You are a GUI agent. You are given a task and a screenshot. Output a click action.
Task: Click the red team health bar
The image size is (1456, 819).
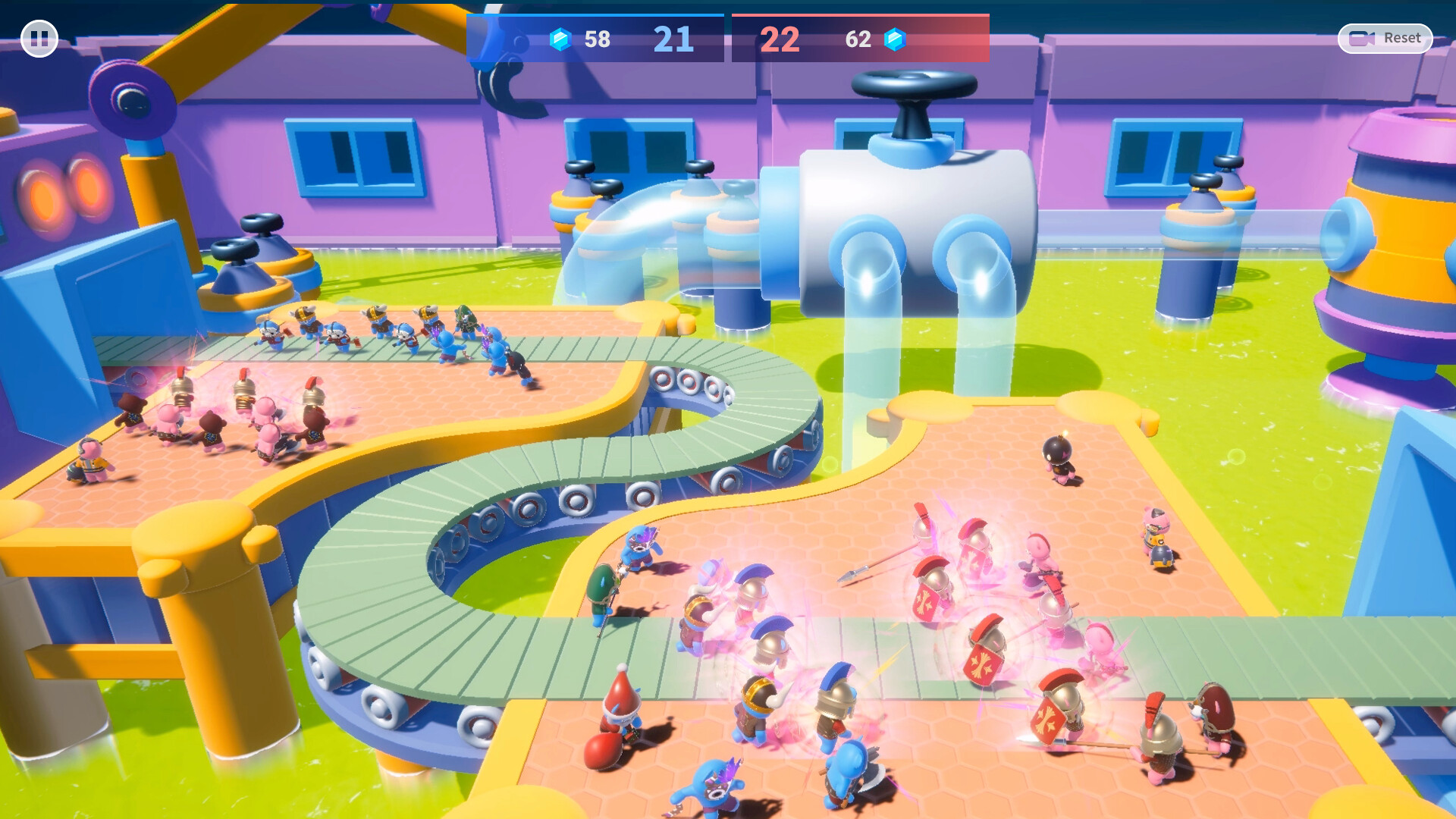pos(861,14)
